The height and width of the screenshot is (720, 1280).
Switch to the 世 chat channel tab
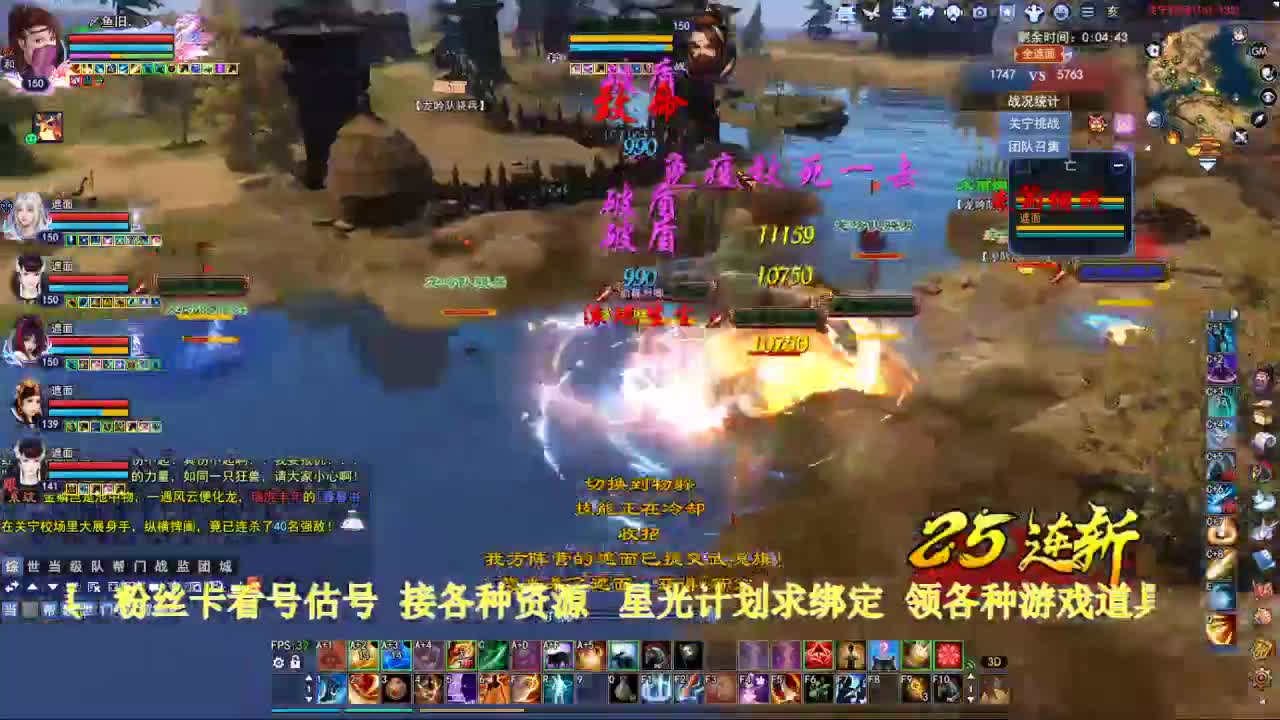click(x=33, y=567)
